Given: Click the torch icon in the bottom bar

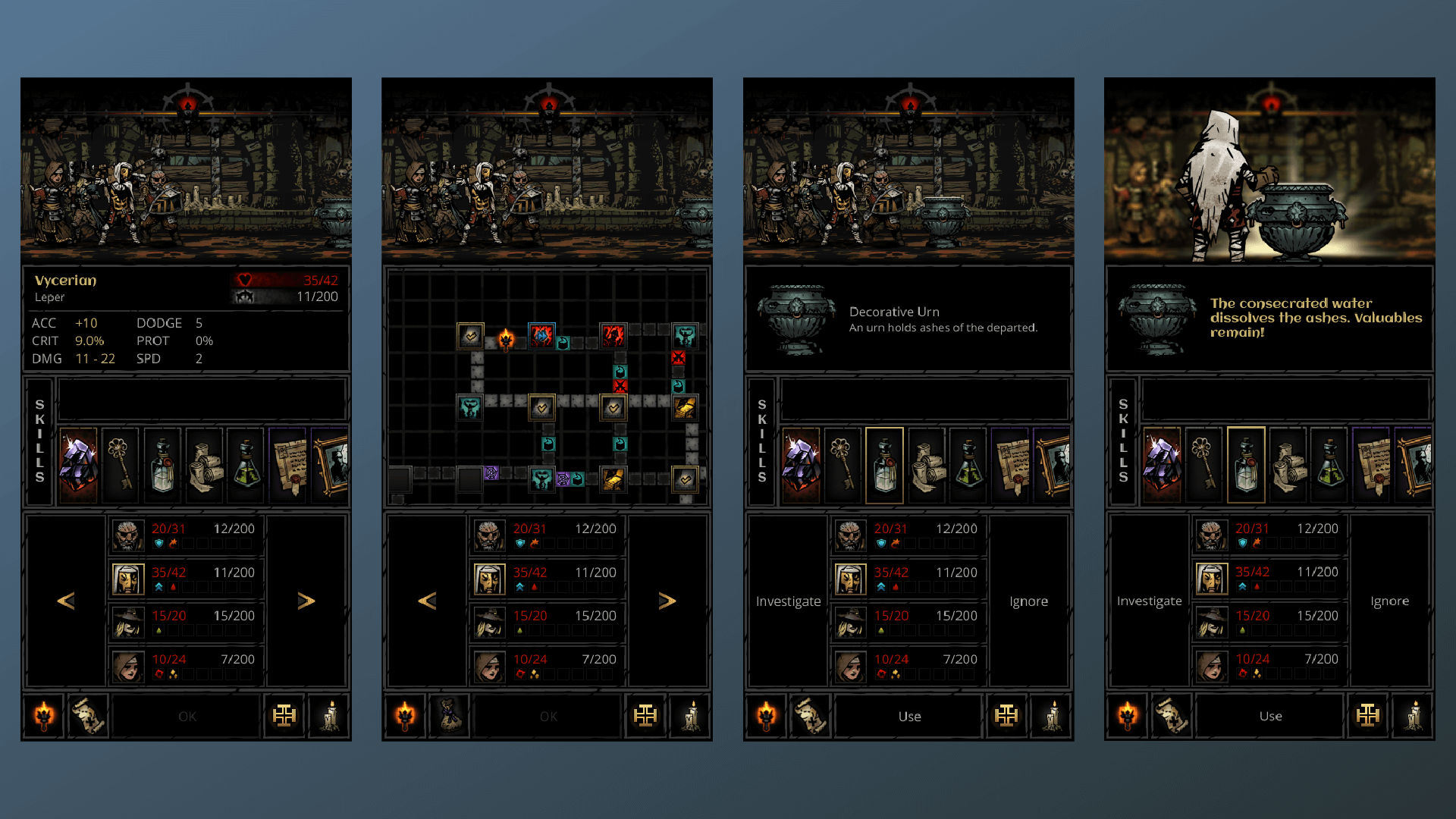Looking at the screenshot, I should pos(42,716).
